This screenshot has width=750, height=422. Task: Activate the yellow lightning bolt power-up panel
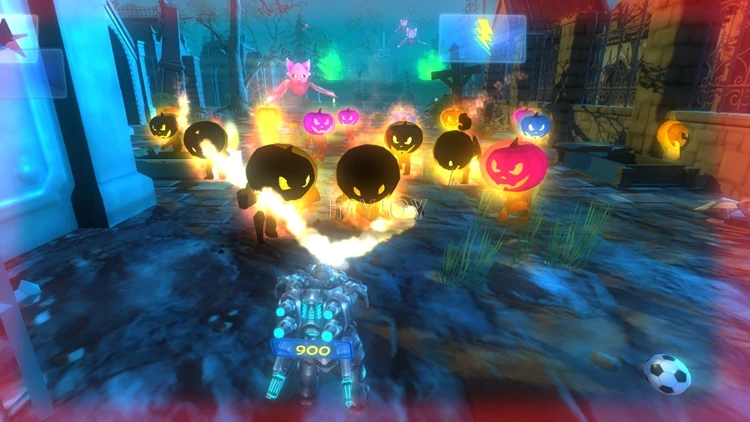coord(482,37)
